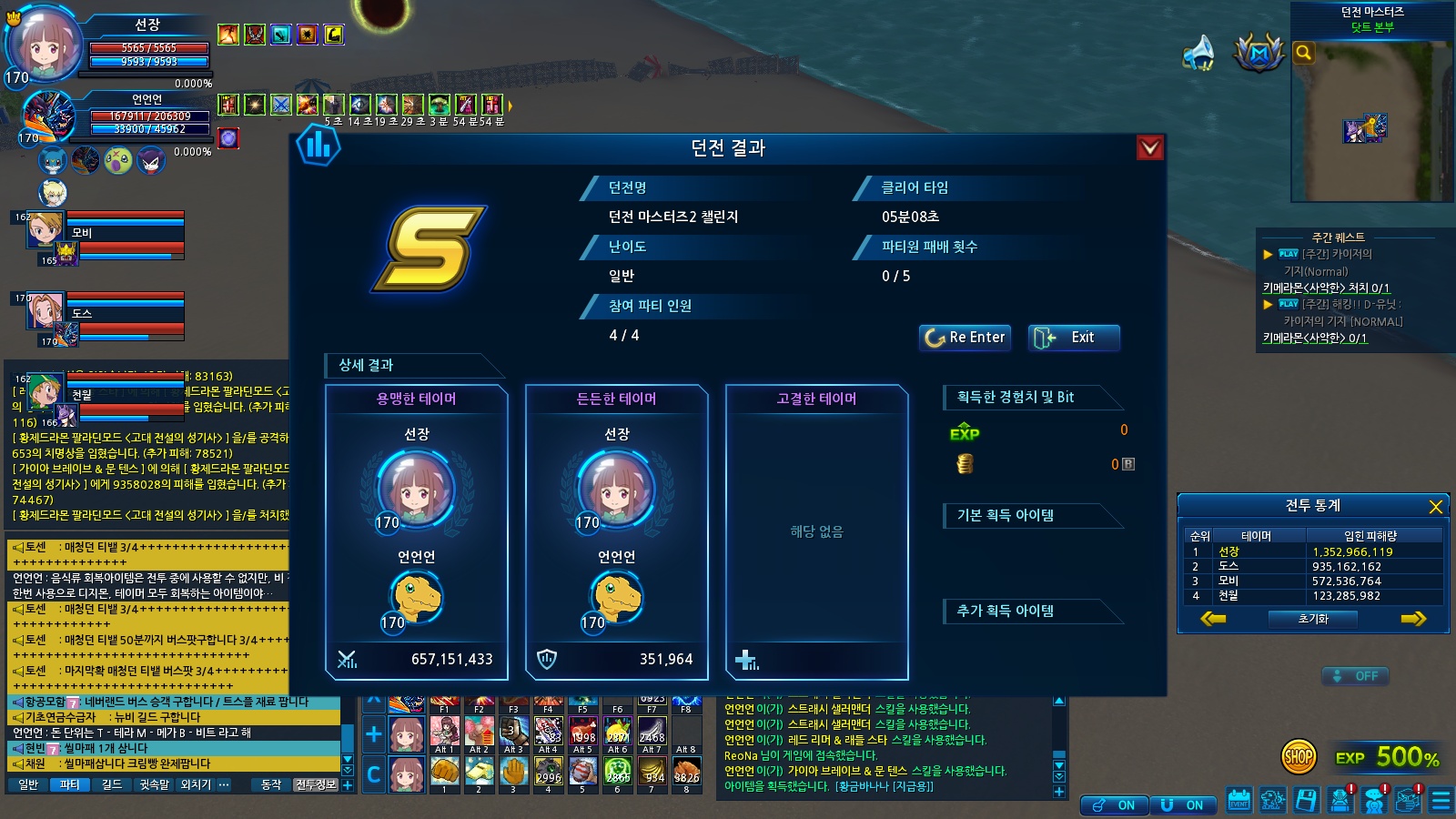The height and width of the screenshot is (819, 1456).
Task: Show the next battle statistics page
Action: [x=1412, y=619]
